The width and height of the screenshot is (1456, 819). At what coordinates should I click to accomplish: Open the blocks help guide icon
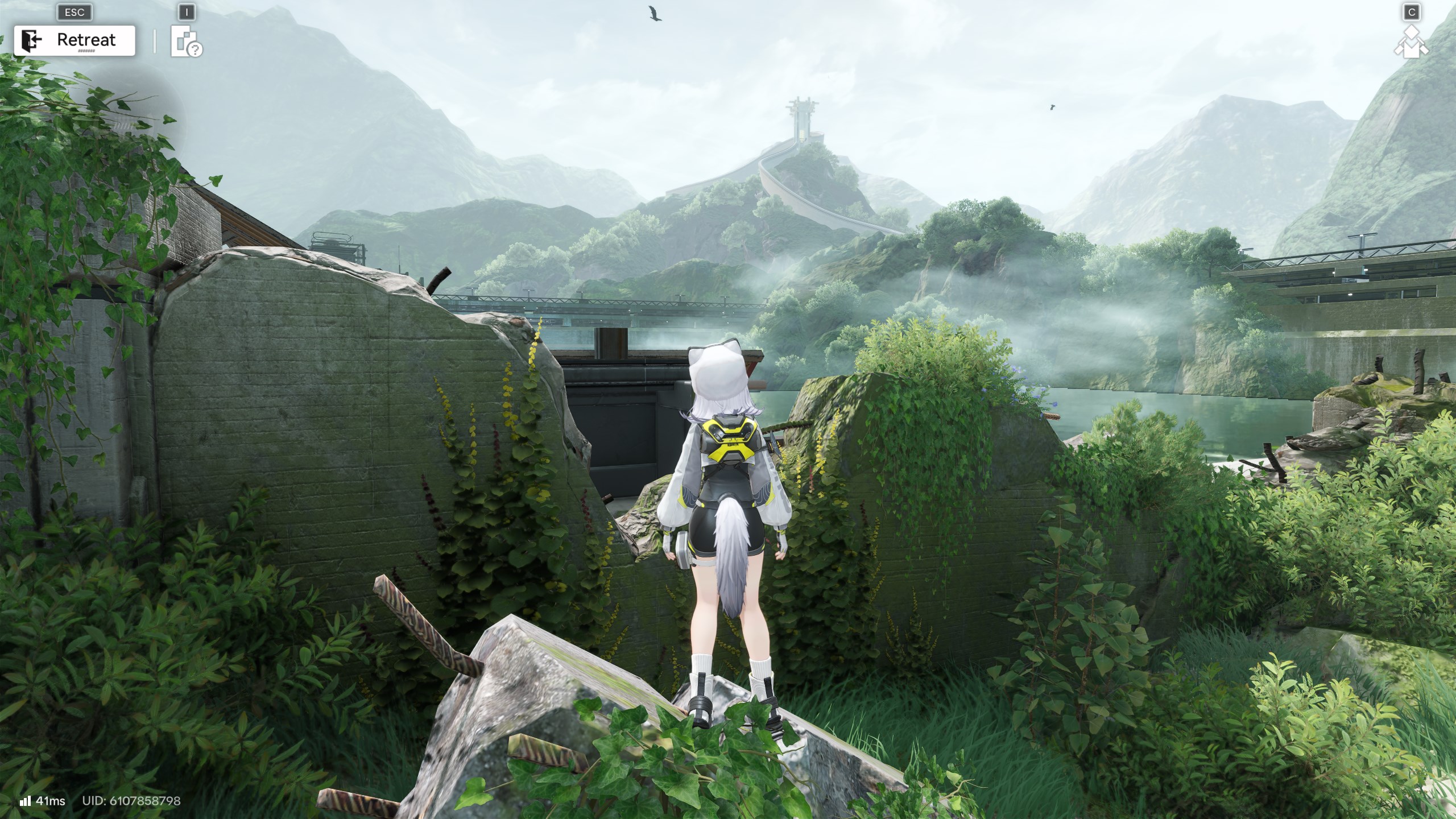(187, 42)
